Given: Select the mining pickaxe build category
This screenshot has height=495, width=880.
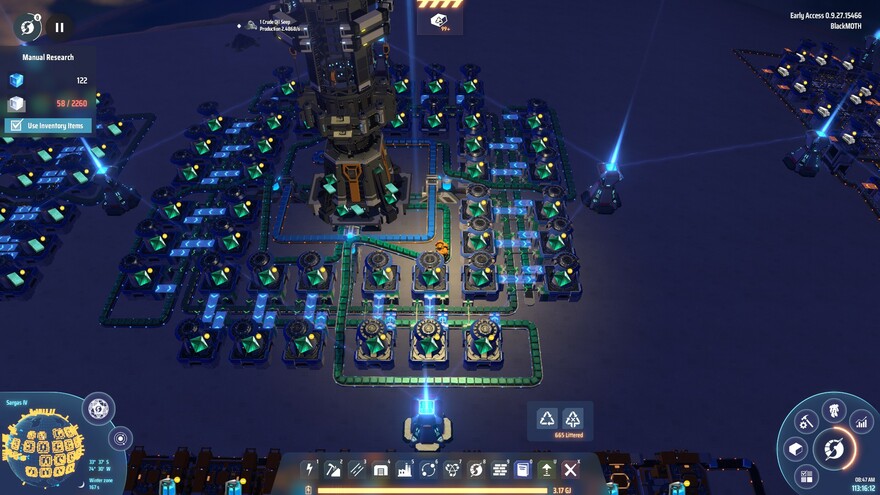Looking at the screenshot, I should [x=333, y=469].
